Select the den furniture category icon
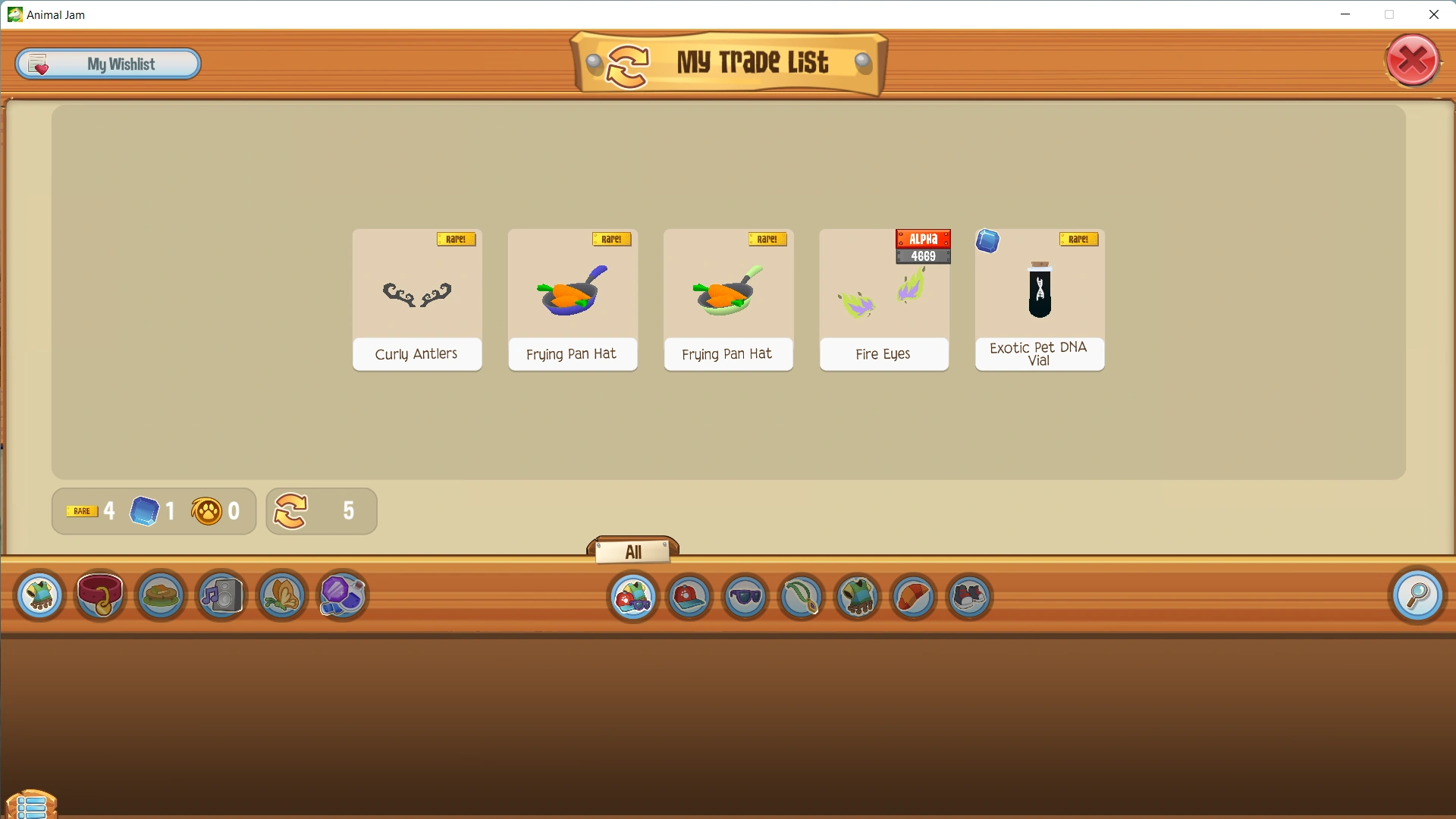The width and height of the screenshot is (1456, 819). (x=160, y=596)
